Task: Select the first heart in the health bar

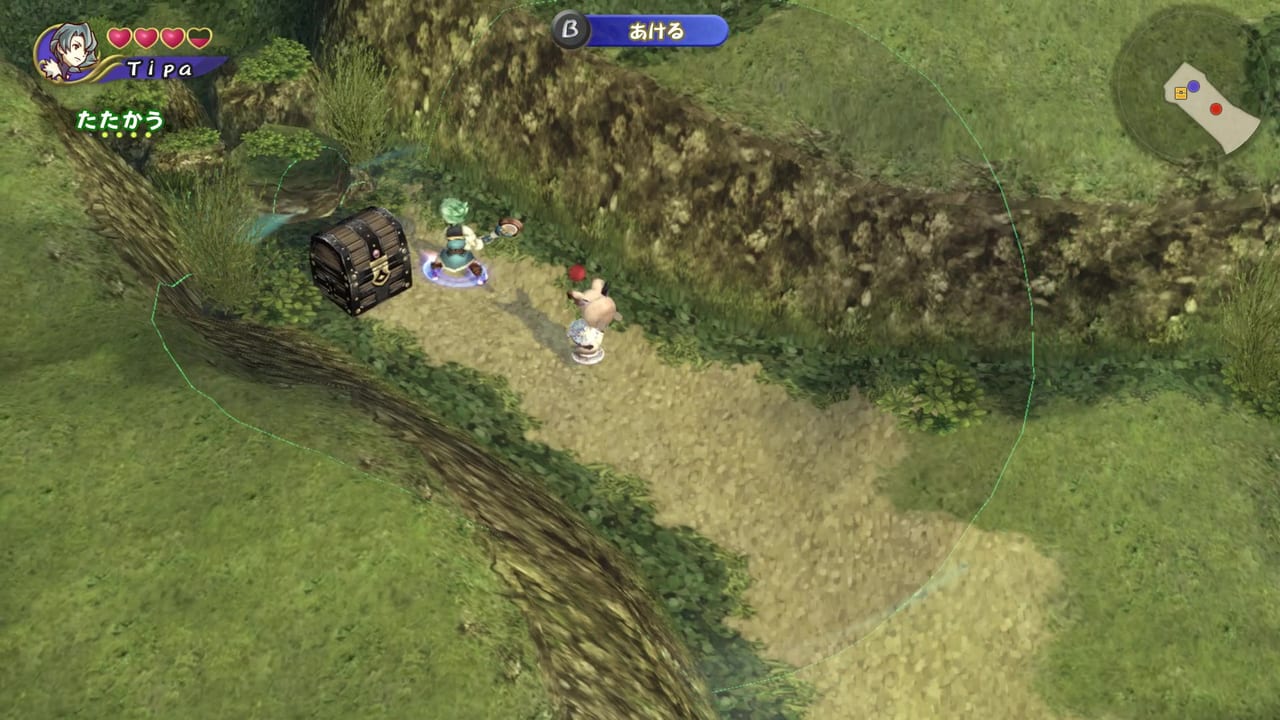Action: 119,37
